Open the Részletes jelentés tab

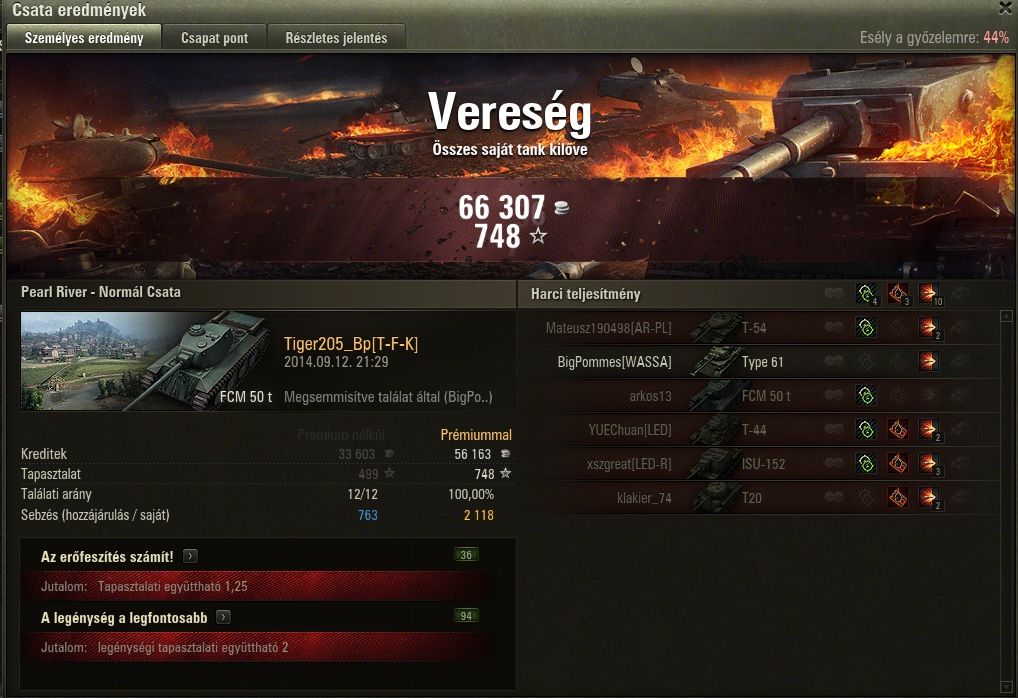click(x=336, y=38)
